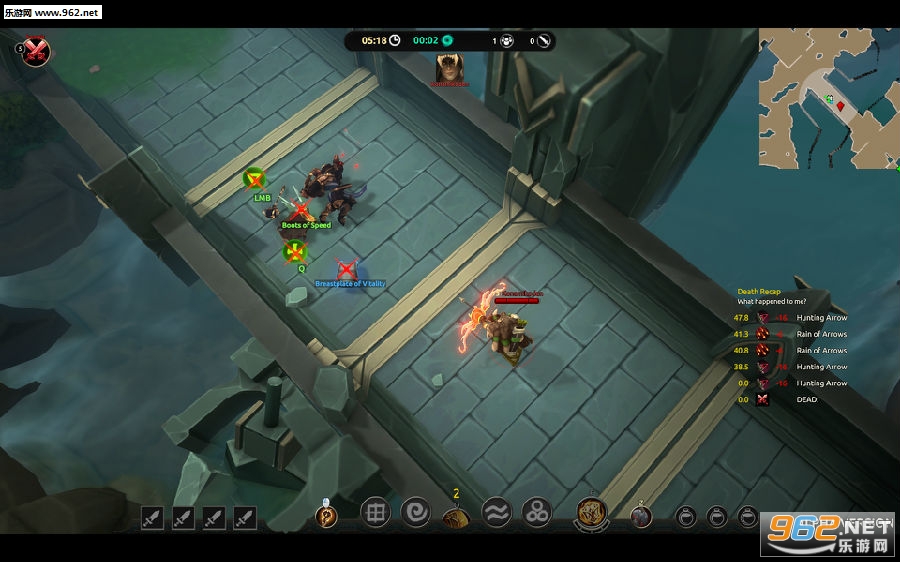Open the Death Recap panel header
Image resolution: width=900 pixels, height=562 pixels.
(x=759, y=291)
